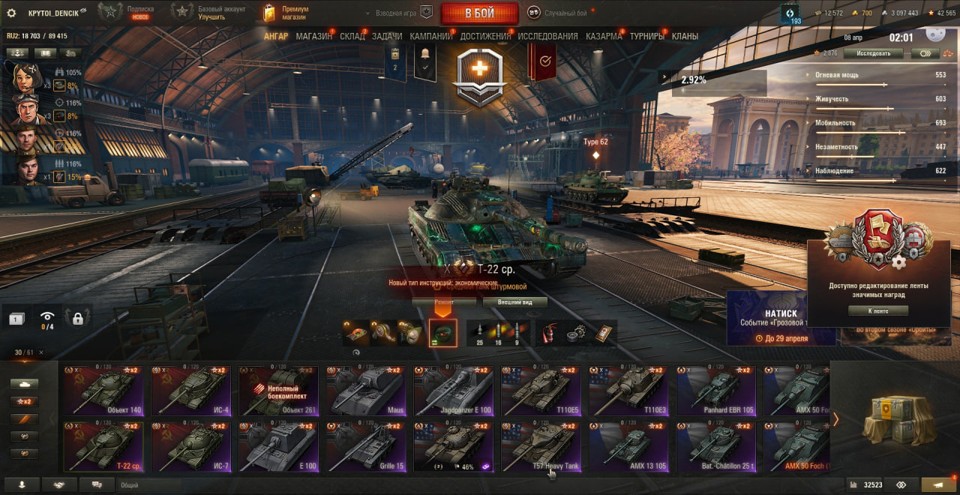The height and width of the screenshot is (495, 960).
Task: Pick the Grille 15 tank card
Action: 366,446
